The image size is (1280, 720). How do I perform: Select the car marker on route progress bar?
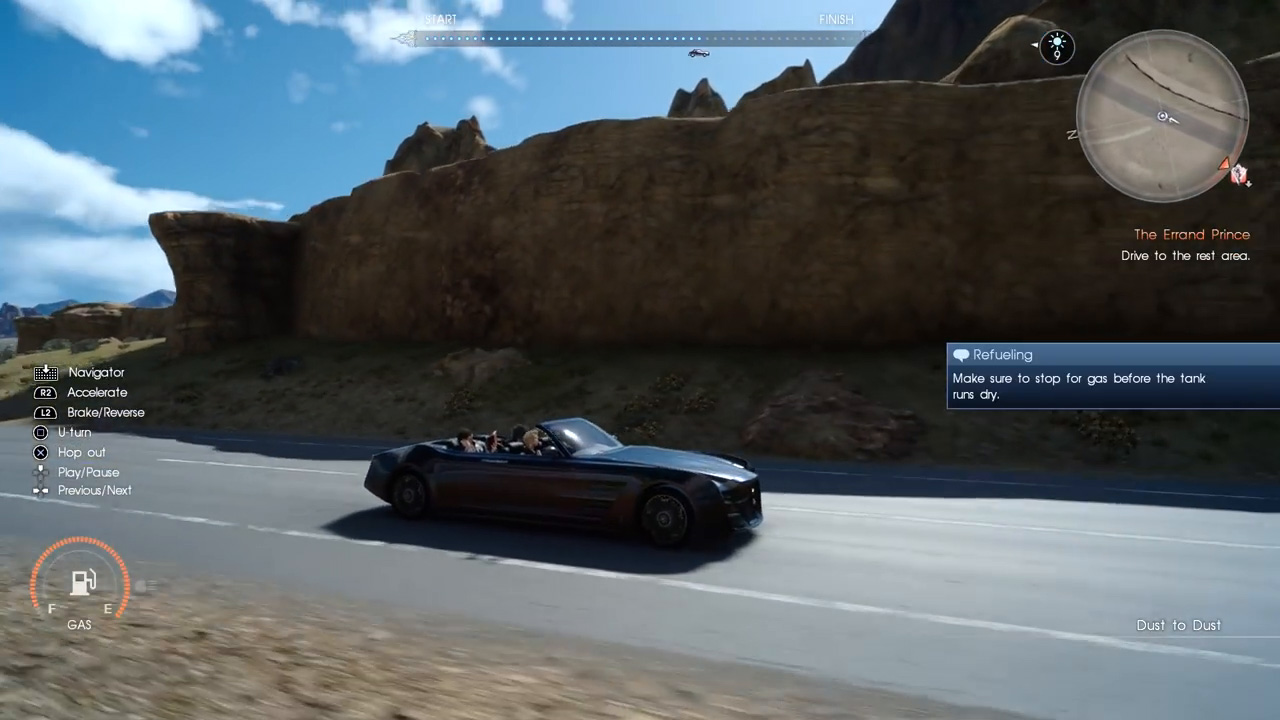pyautogui.click(x=698, y=53)
